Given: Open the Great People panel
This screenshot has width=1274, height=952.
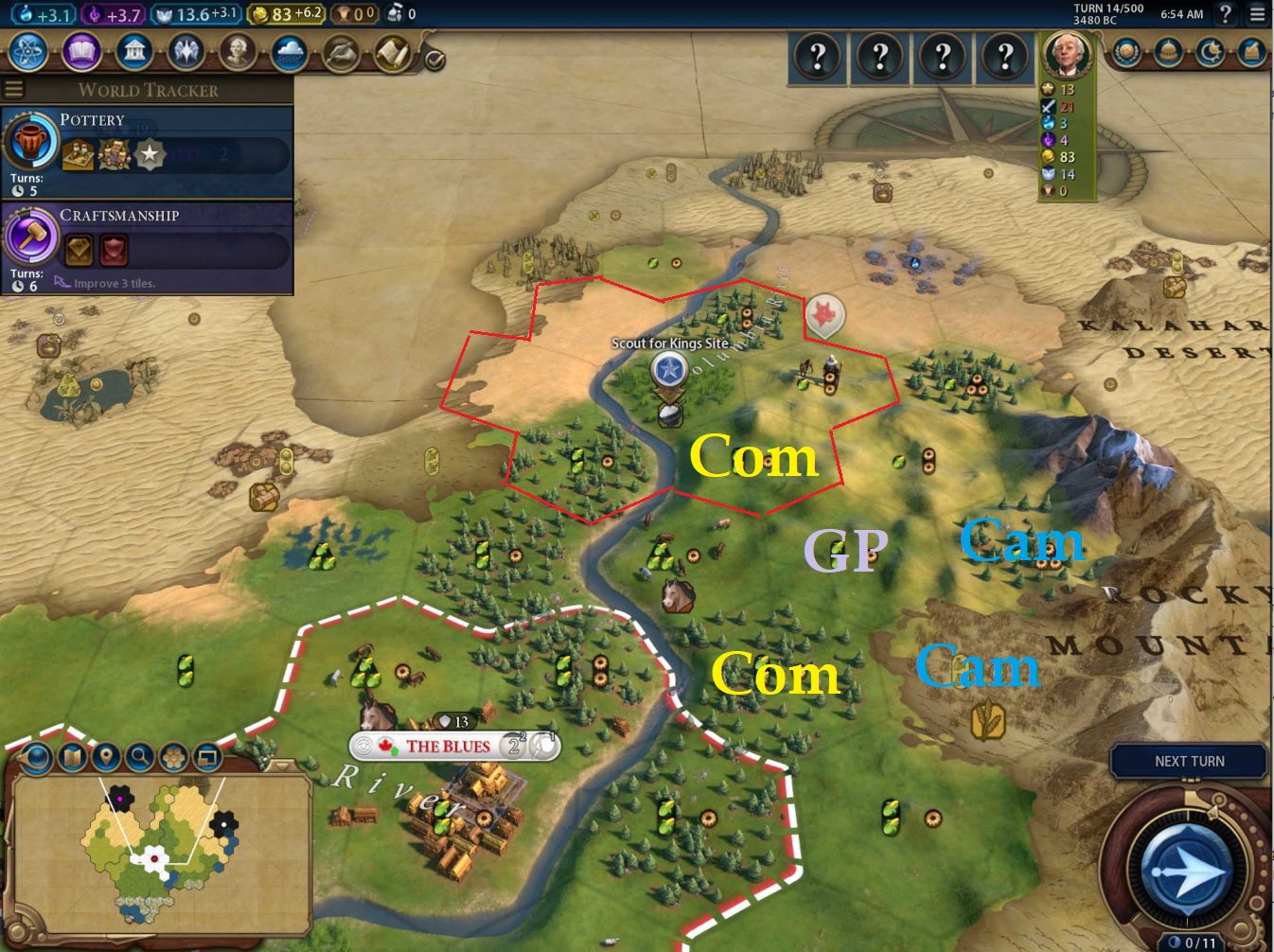Looking at the screenshot, I should (x=238, y=52).
